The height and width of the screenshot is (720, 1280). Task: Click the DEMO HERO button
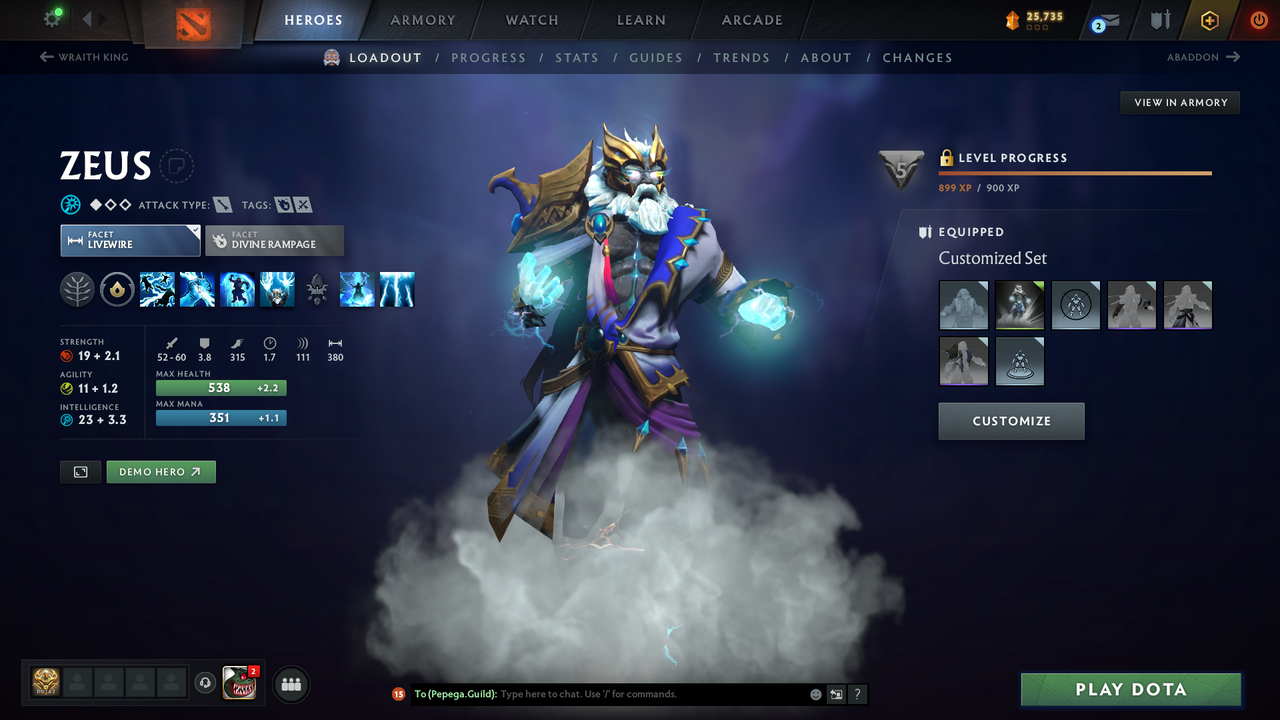(x=160, y=471)
